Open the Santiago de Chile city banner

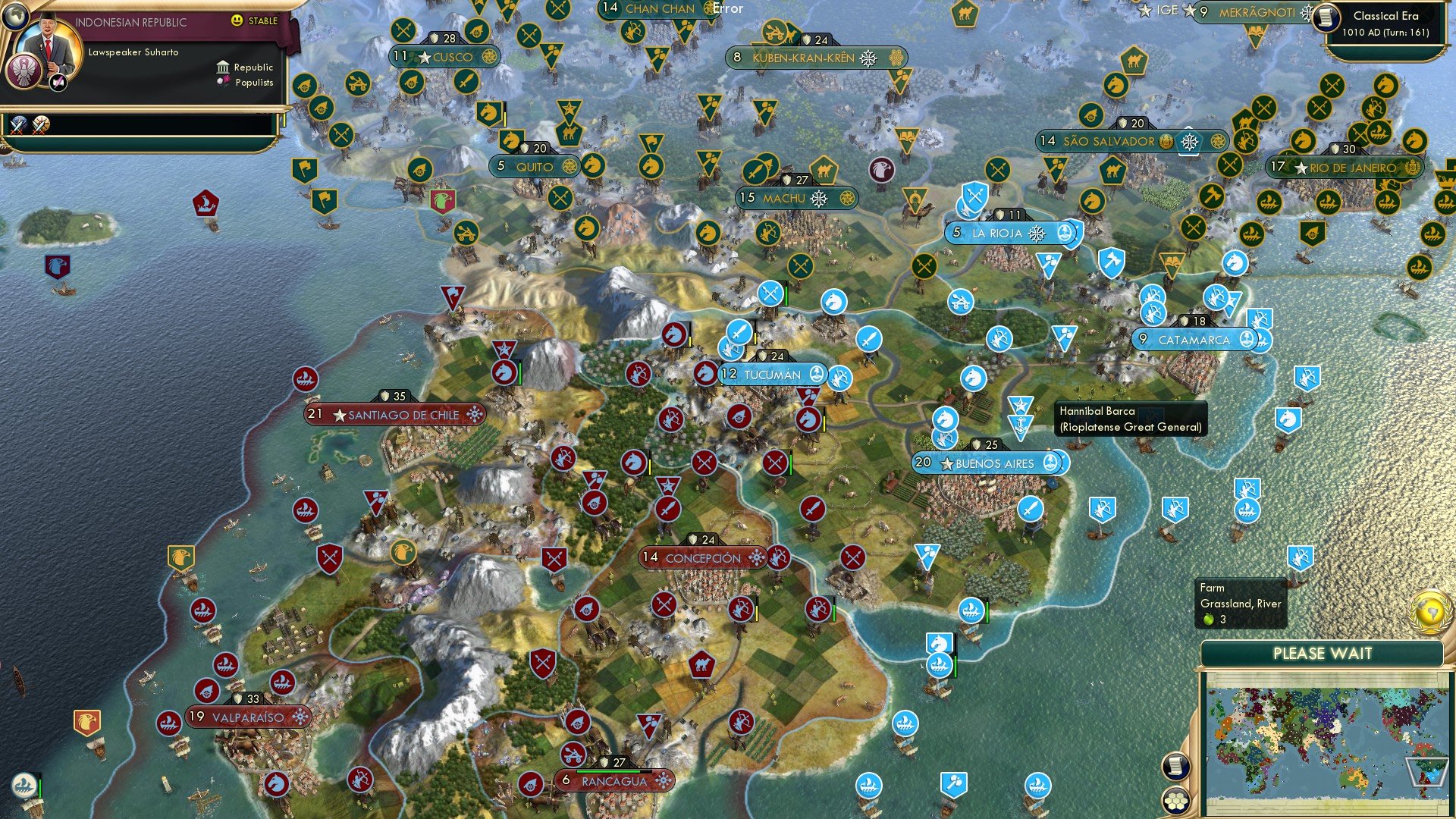[394, 415]
